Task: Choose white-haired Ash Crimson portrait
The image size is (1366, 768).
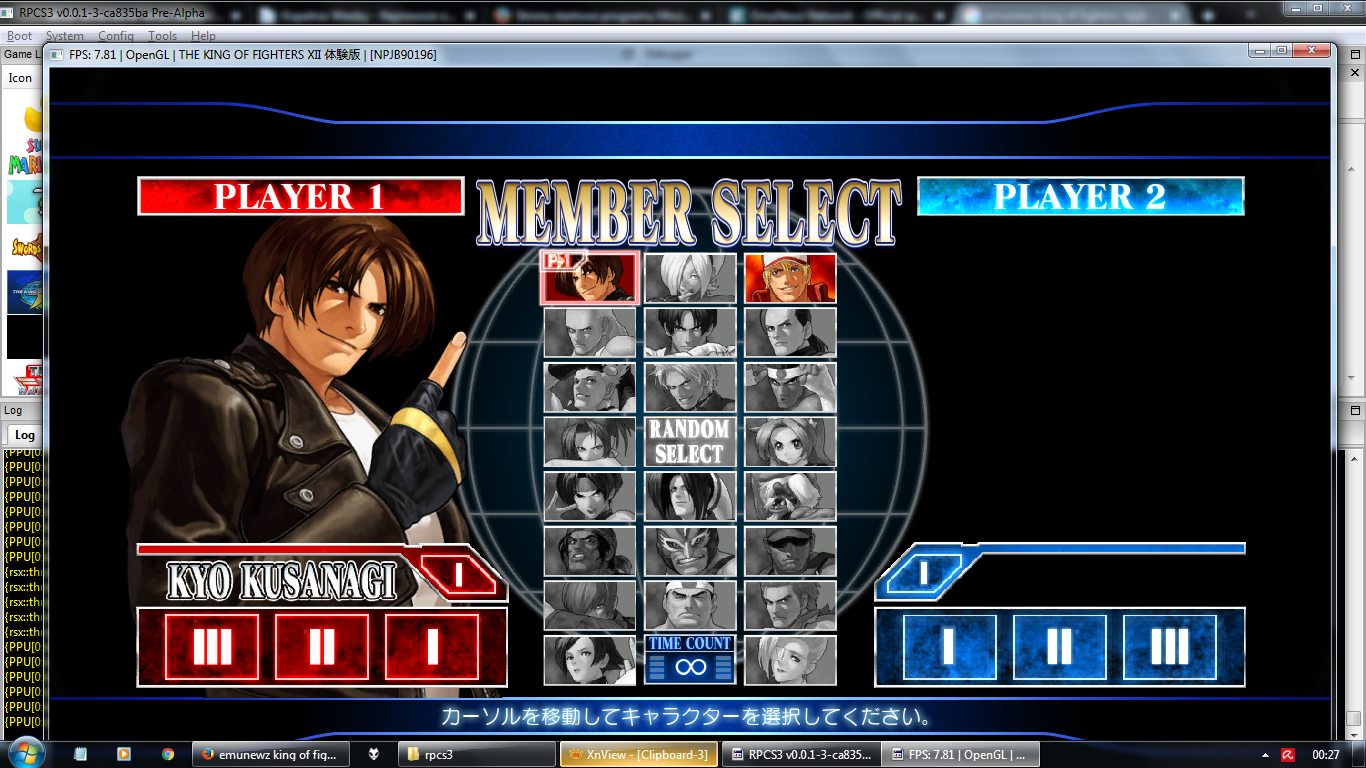Action: coord(690,278)
